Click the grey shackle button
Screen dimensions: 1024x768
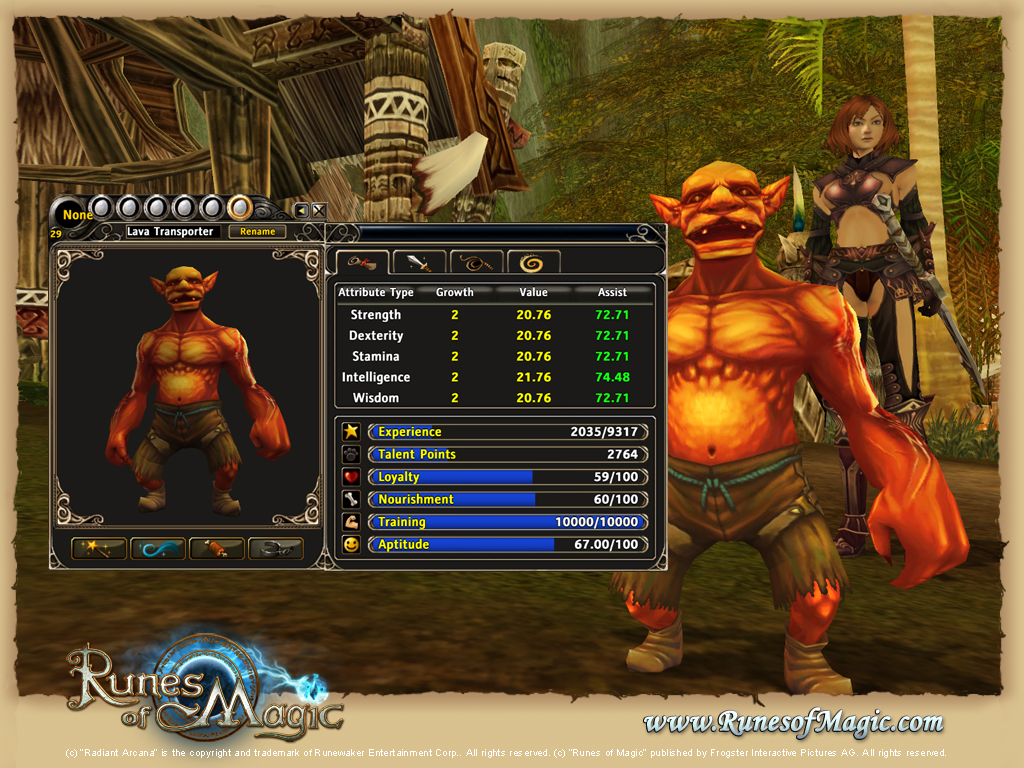coord(275,548)
